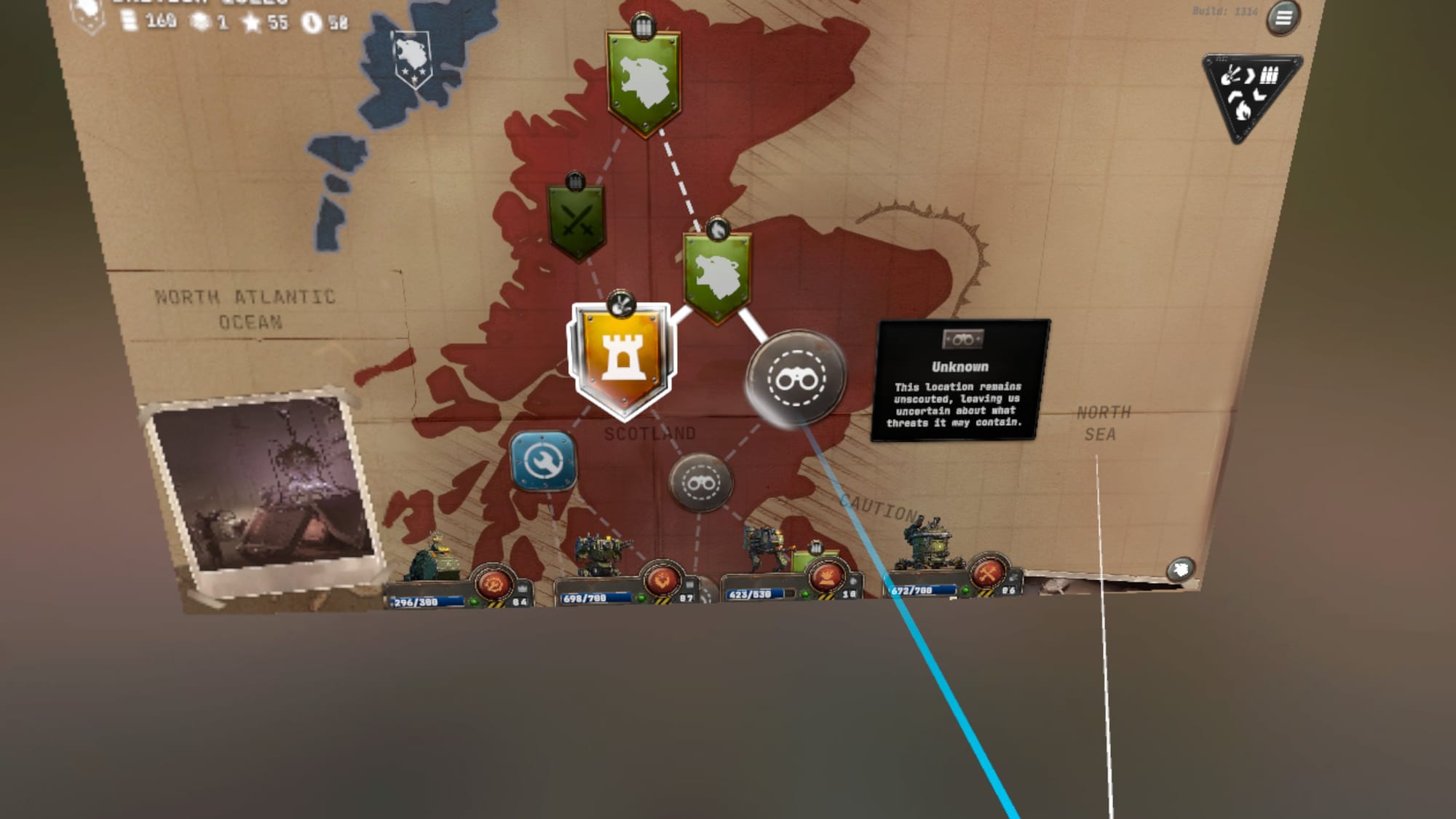The height and width of the screenshot is (819, 1456).
Task: Open the triangular damage-type chart
Action: (x=1249, y=92)
